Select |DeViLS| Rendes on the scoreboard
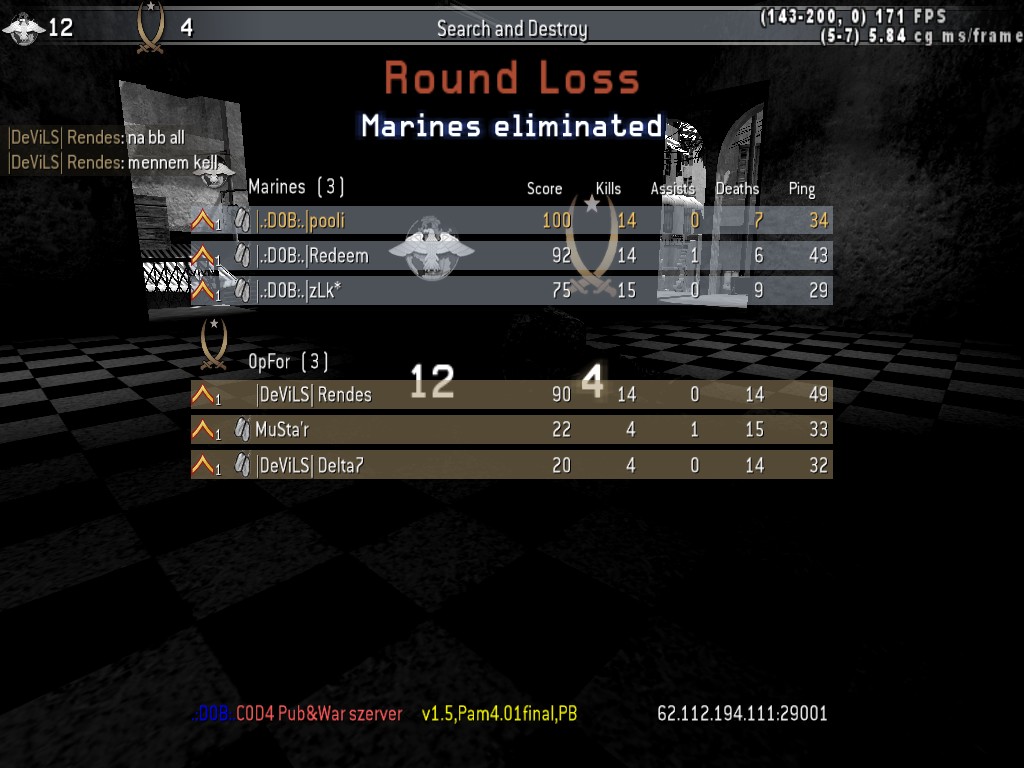 (510, 395)
